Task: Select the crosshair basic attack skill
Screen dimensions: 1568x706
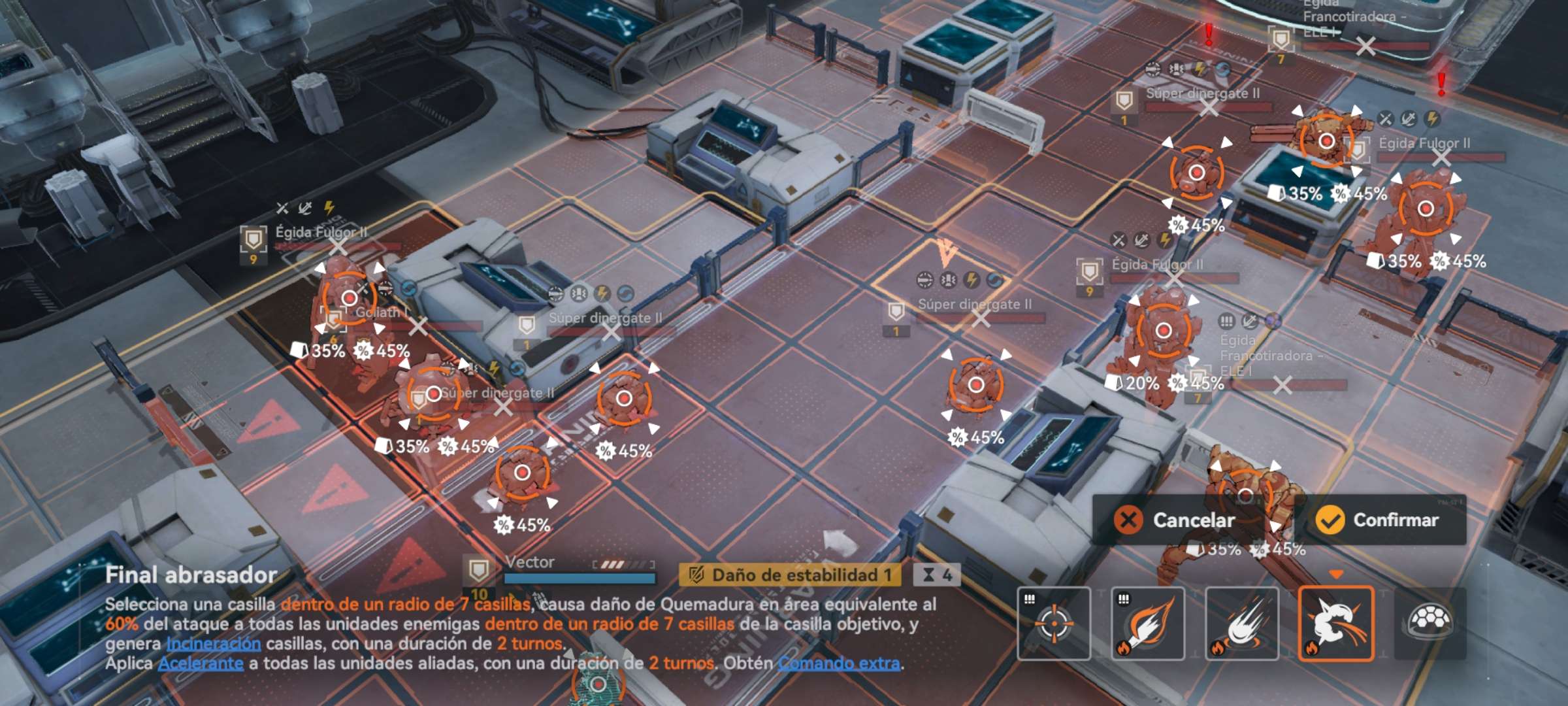Action: point(1054,624)
